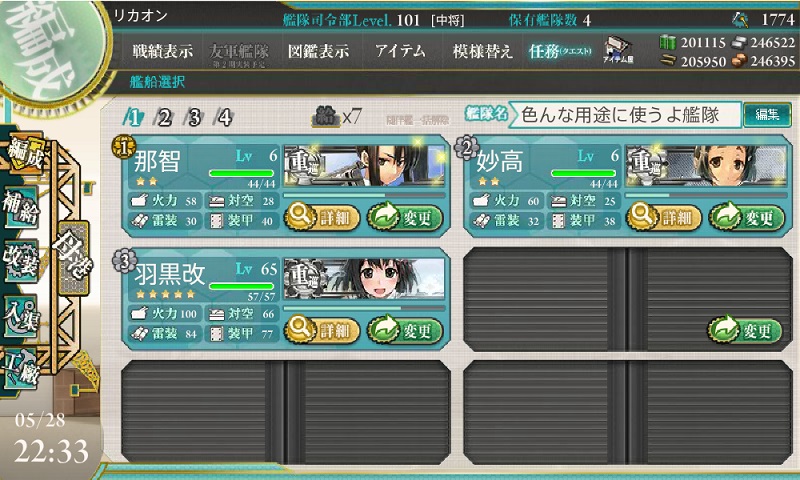Swap out the ship 妙高
800x480 pixels.
click(746, 215)
